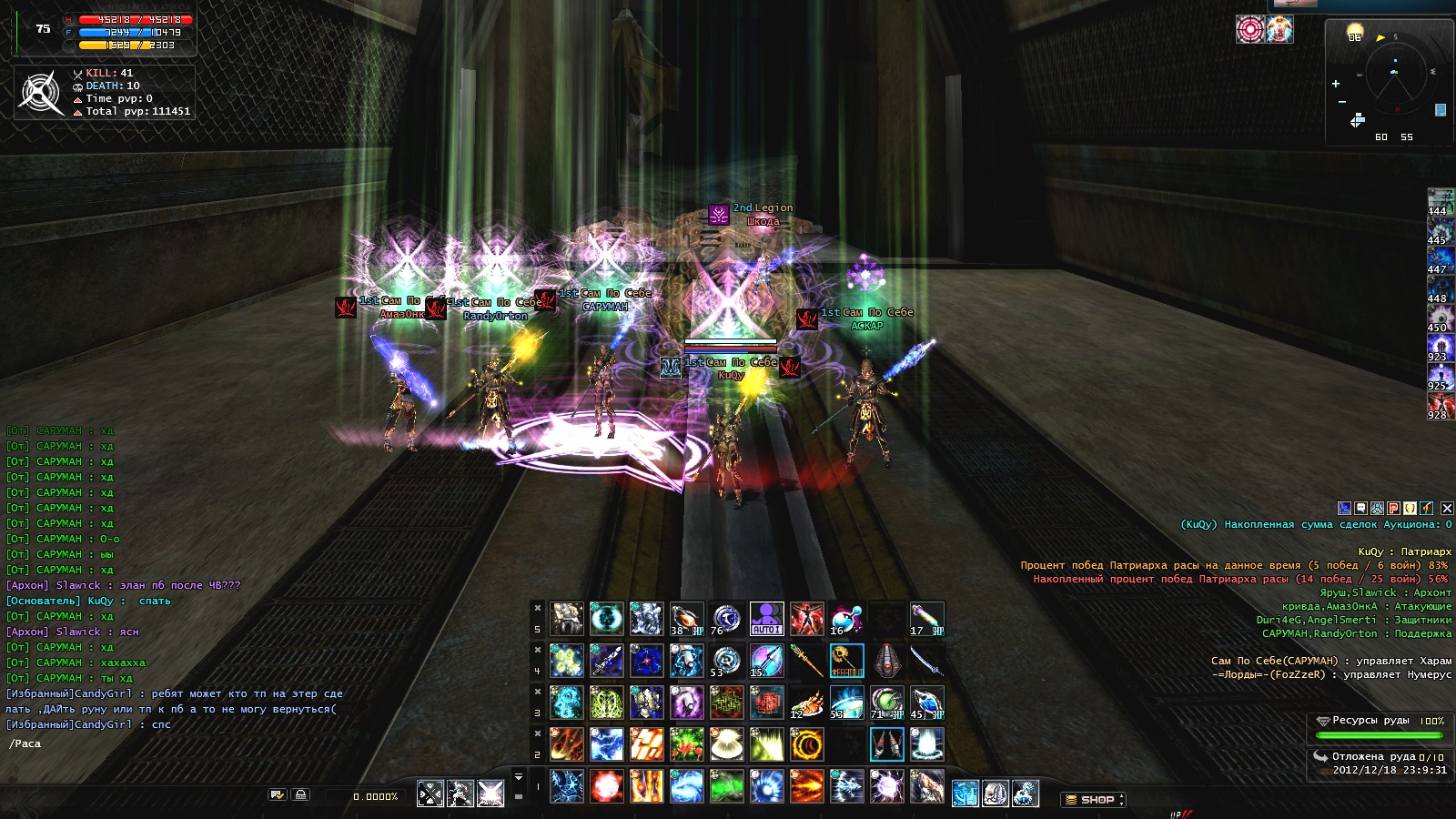Select the curved blue sword slot
This screenshot has width=1456, height=819.
click(x=926, y=661)
